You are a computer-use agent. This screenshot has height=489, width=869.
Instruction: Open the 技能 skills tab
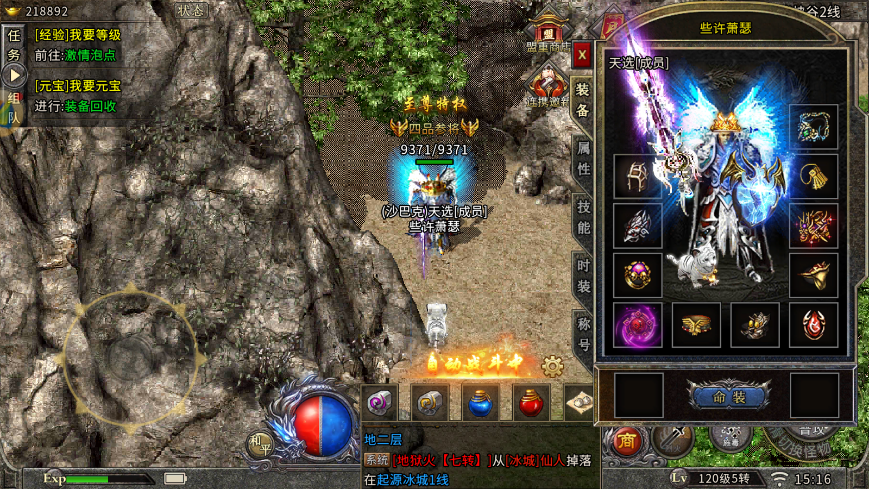pos(584,219)
